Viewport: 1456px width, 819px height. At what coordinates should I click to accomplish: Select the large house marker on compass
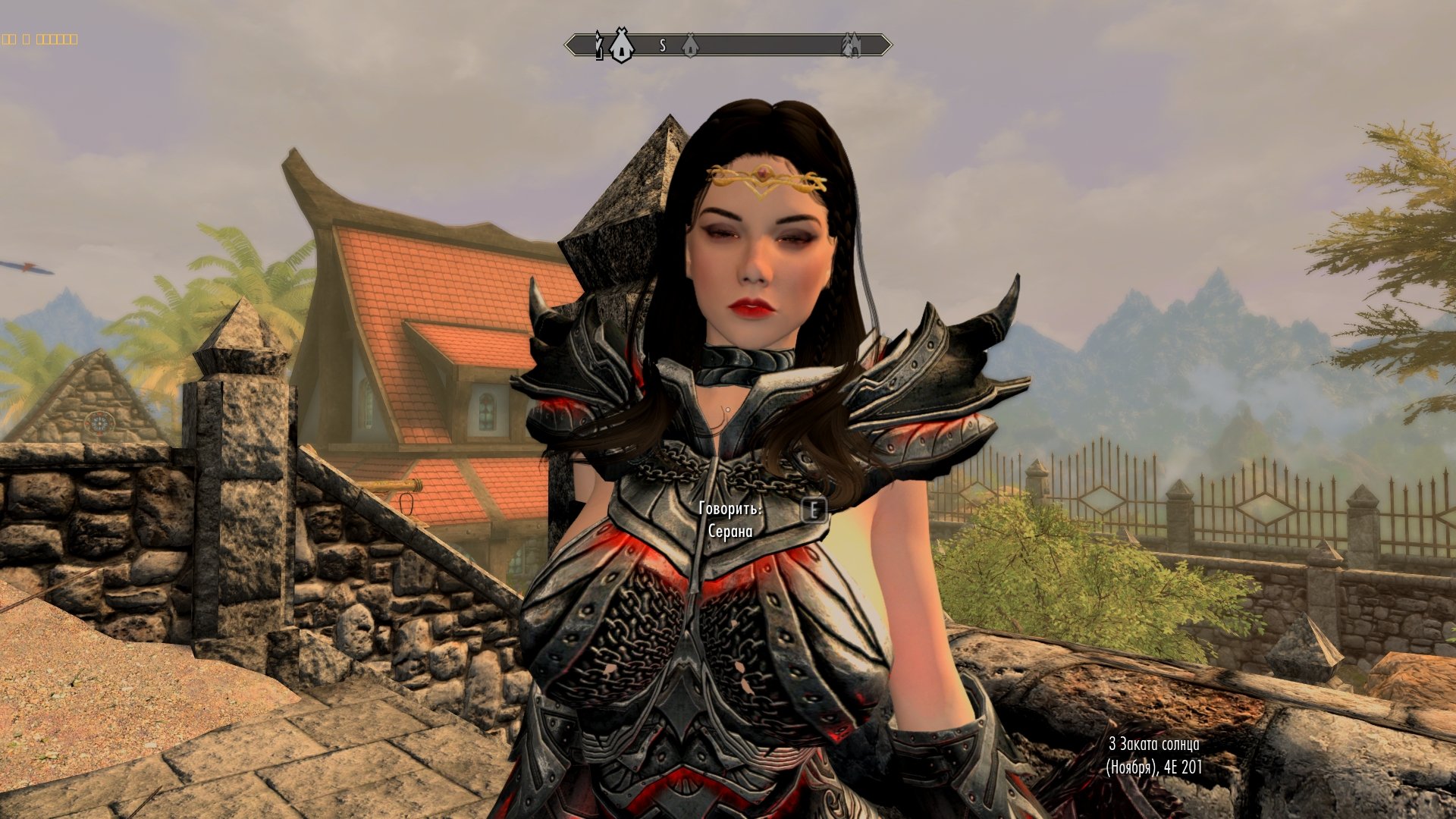tap(621, 45)
